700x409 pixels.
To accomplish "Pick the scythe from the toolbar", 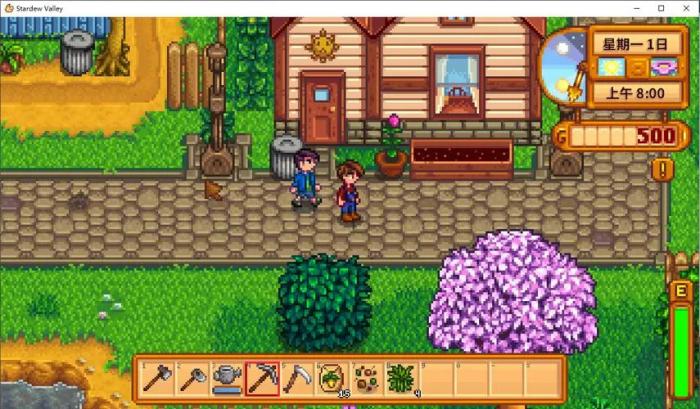I will click(x=297, y=377).
